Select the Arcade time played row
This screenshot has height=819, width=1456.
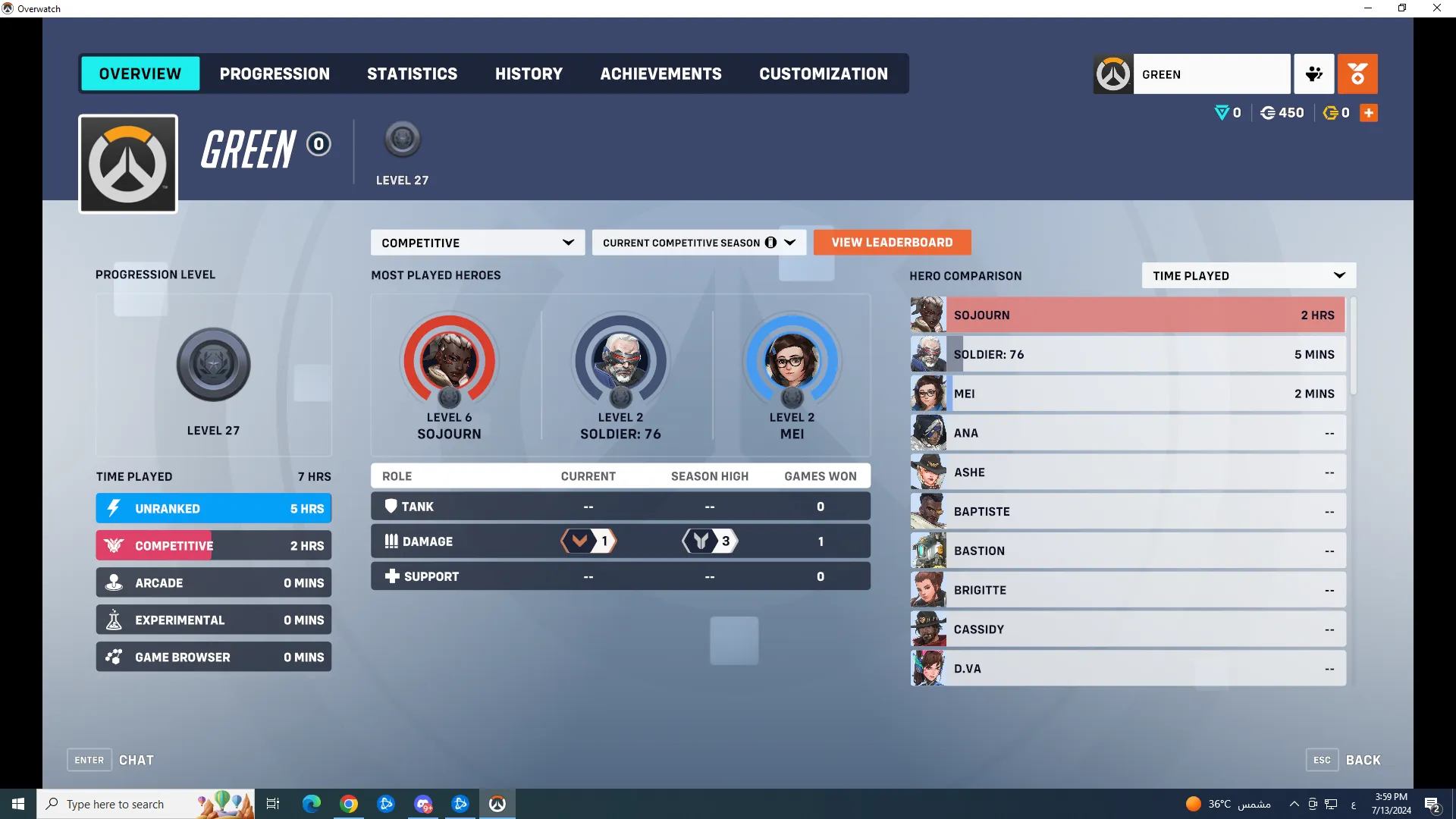click(213, 582)
